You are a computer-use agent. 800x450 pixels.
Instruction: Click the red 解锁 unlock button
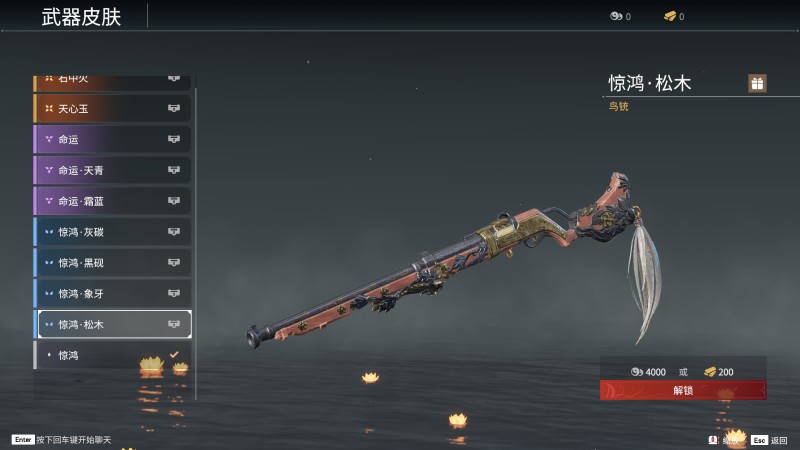(x=683, y=390)
